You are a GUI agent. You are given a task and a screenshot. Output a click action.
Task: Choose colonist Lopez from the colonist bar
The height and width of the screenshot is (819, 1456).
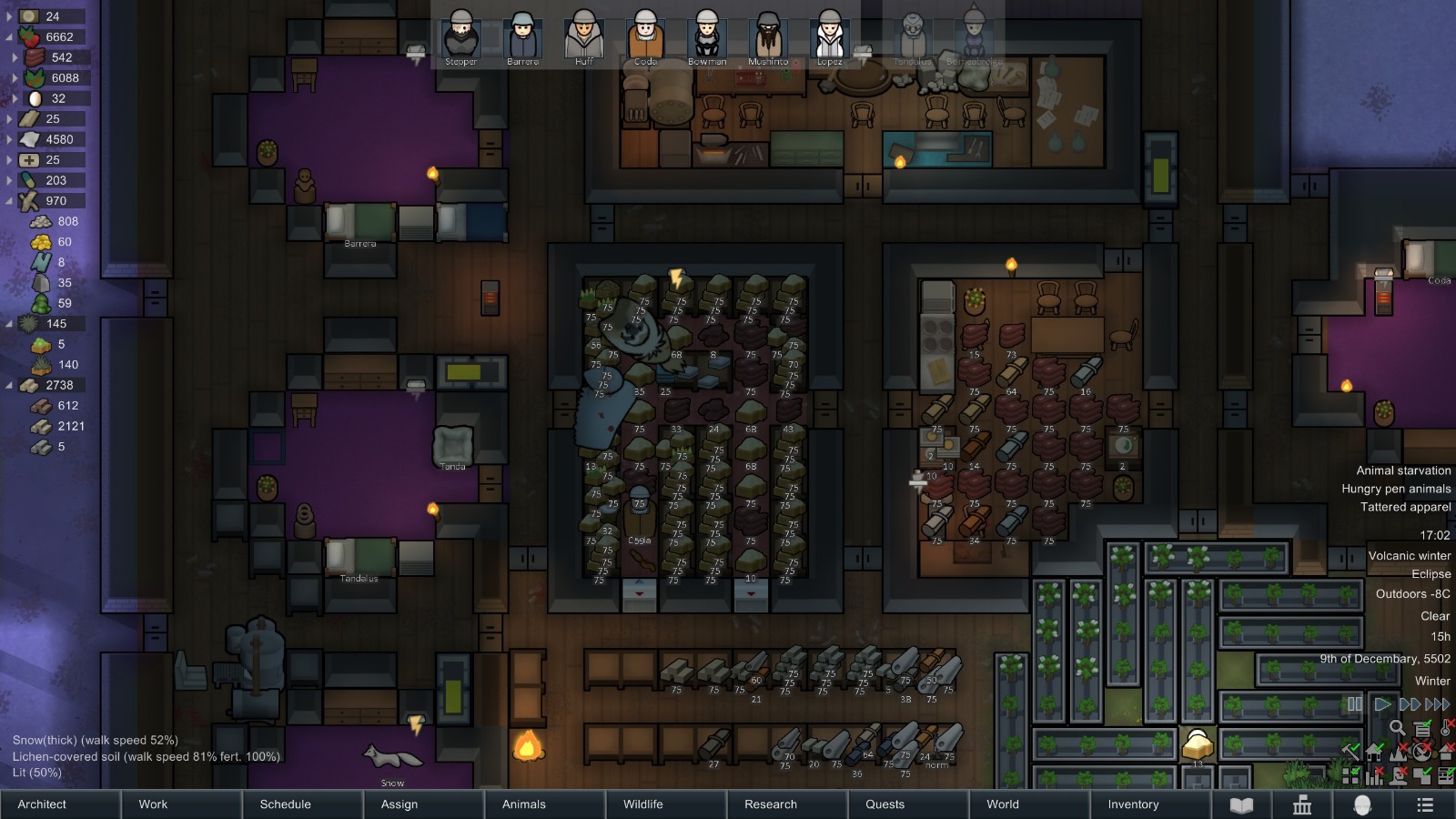[829, 36]
